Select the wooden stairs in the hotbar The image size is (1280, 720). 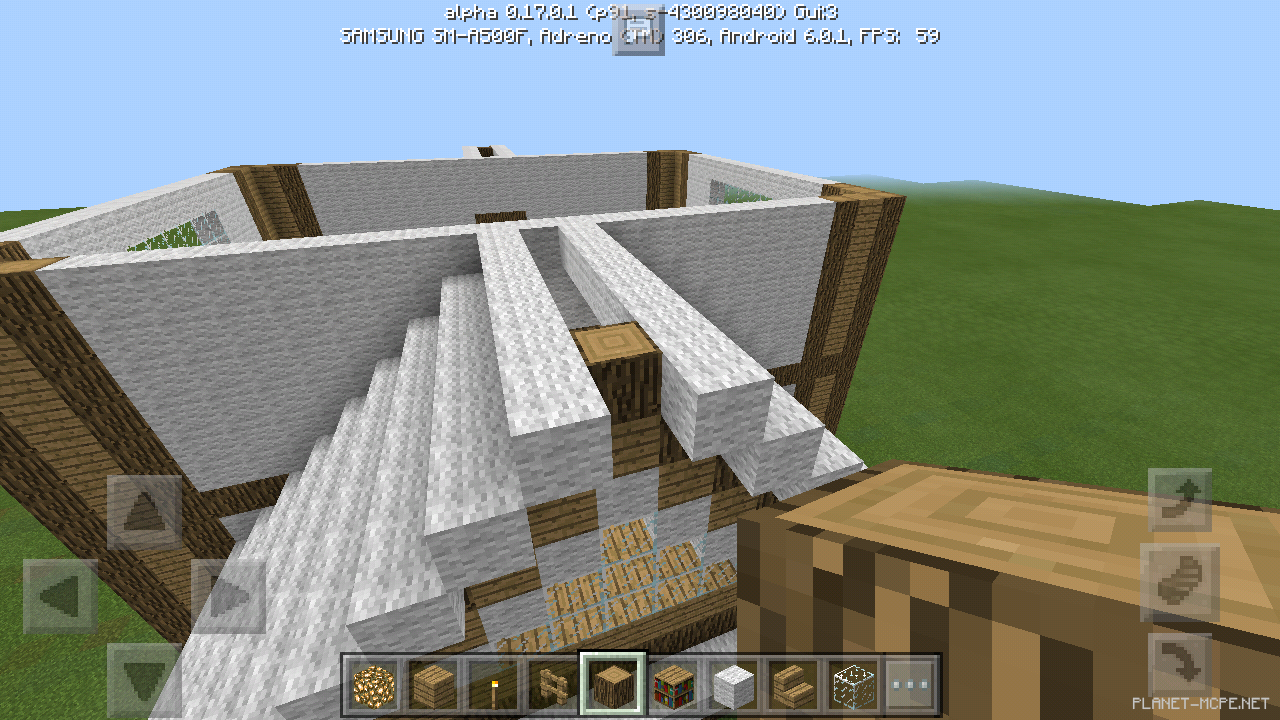tap(793, 682)
